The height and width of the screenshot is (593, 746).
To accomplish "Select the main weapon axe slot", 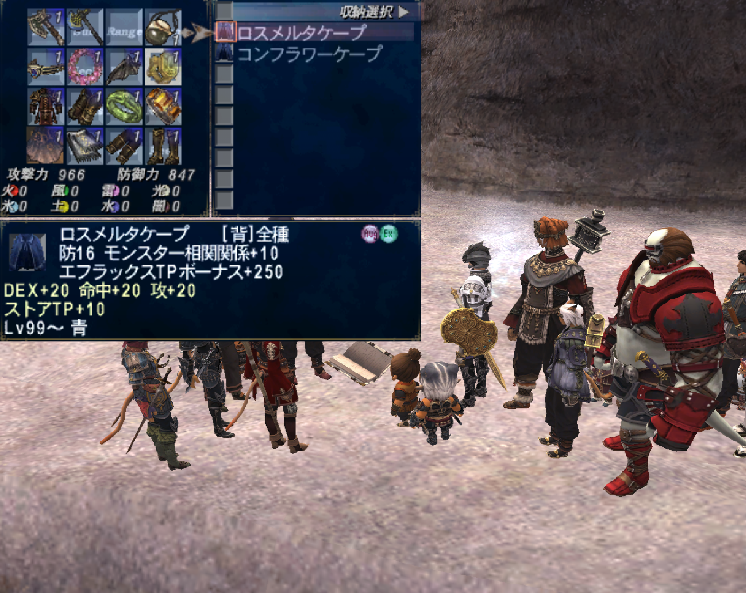I will [46, 27].
